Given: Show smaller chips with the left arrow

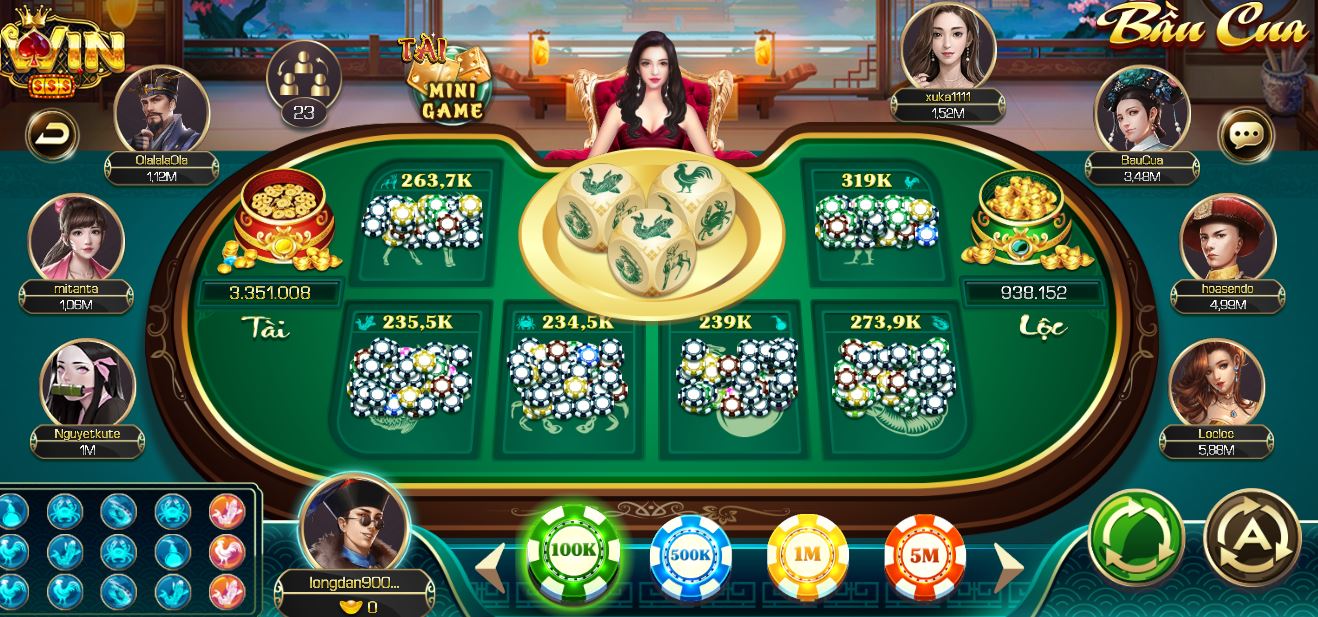Looking at the screenshot, I should coord(492,566).
